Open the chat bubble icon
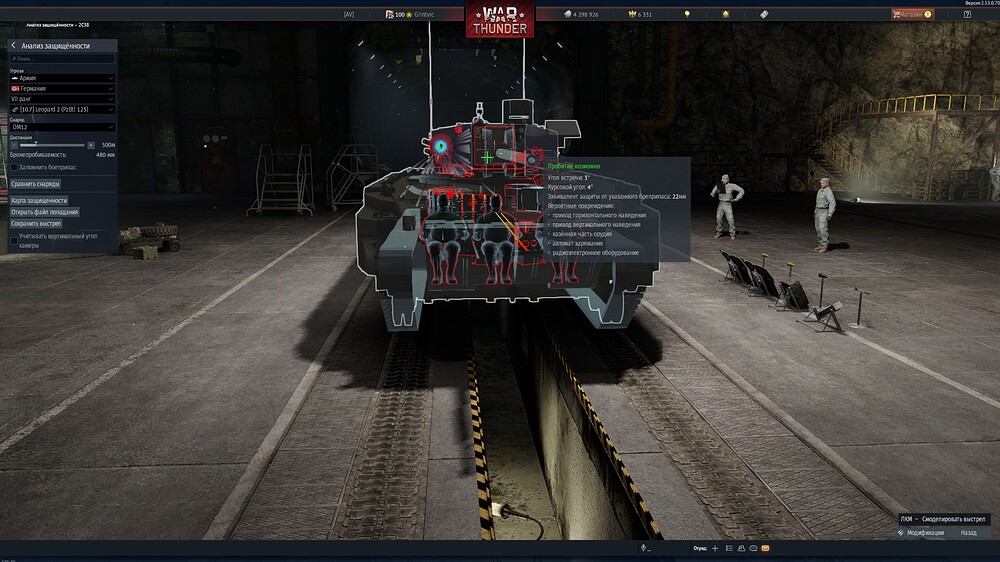The height and width of the screenshot is (562, 1000). 752,549
